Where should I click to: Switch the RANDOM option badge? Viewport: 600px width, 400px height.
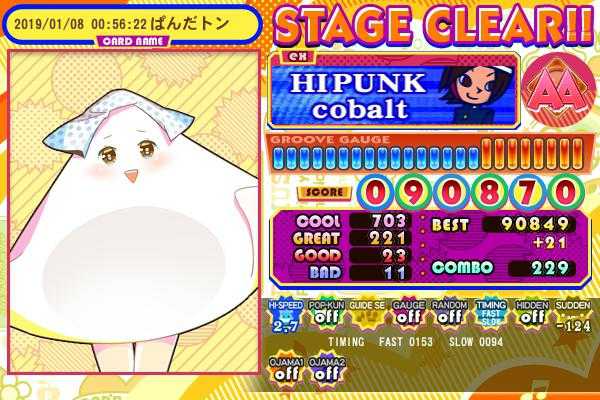pyautogui.click(x=449, y=314)
